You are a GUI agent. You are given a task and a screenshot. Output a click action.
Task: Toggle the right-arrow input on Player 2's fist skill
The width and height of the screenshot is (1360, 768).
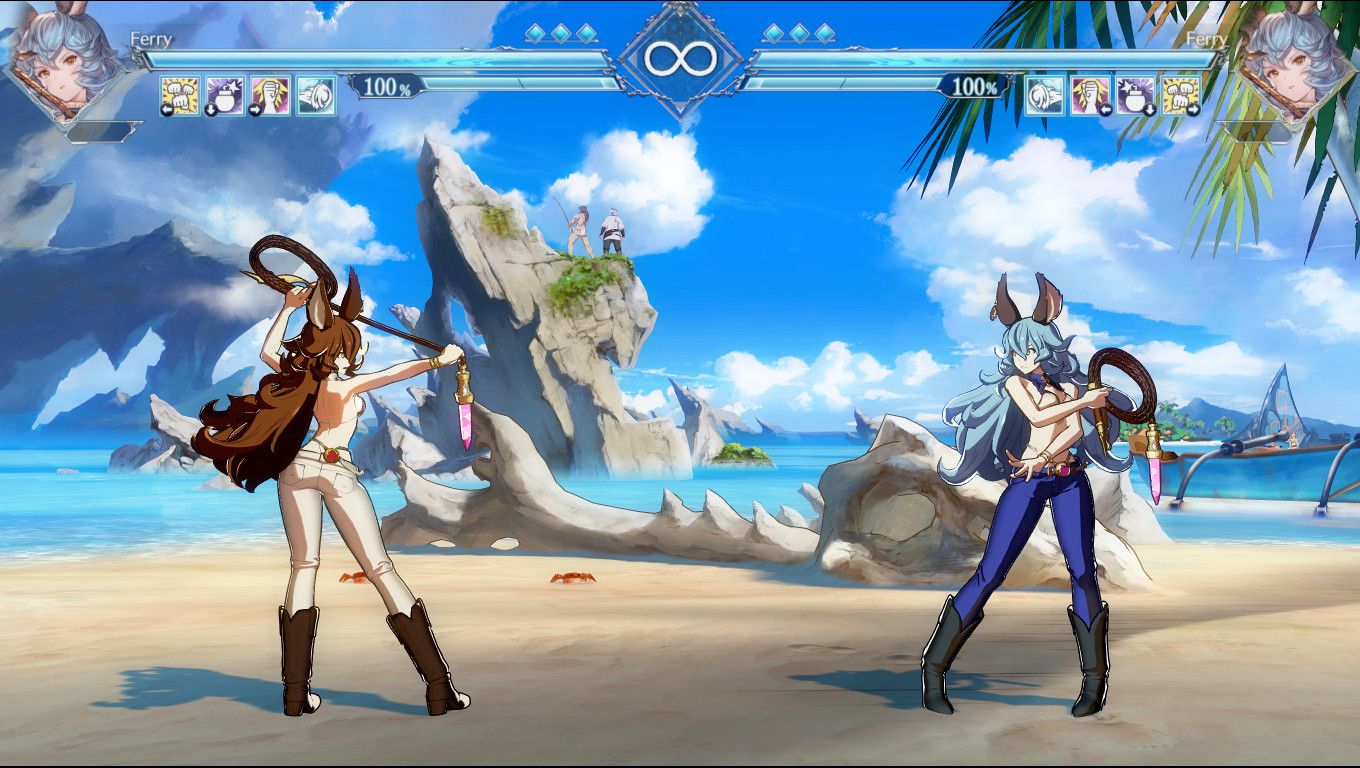1193,108
